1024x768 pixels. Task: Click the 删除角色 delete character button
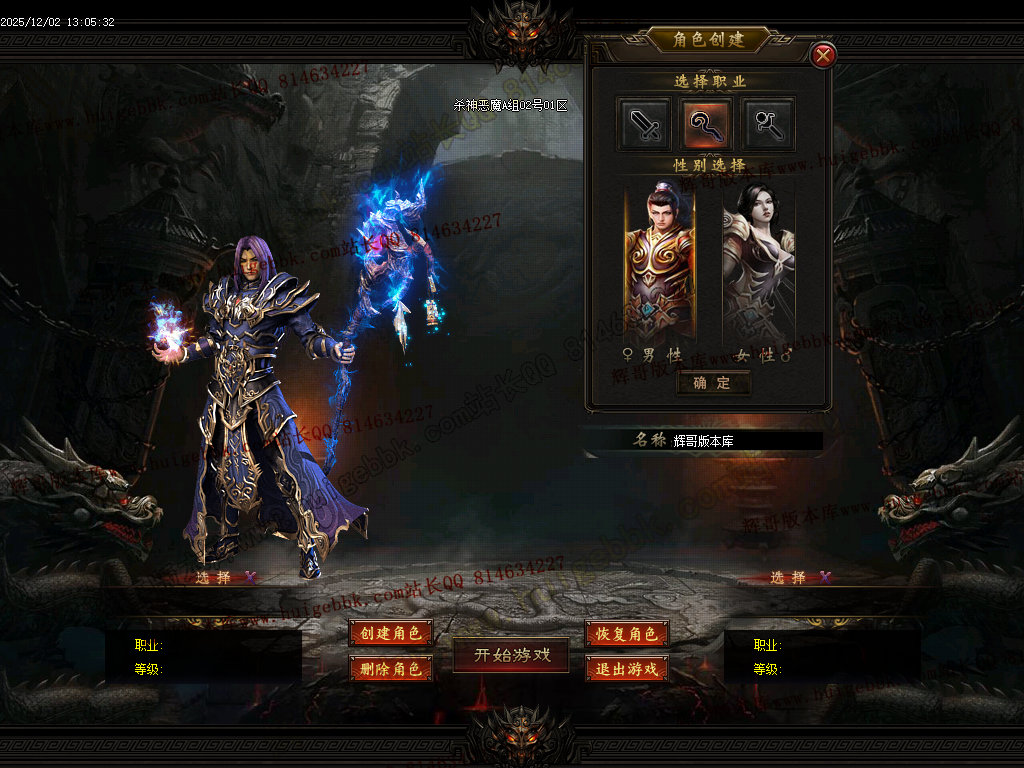point(391,668)
